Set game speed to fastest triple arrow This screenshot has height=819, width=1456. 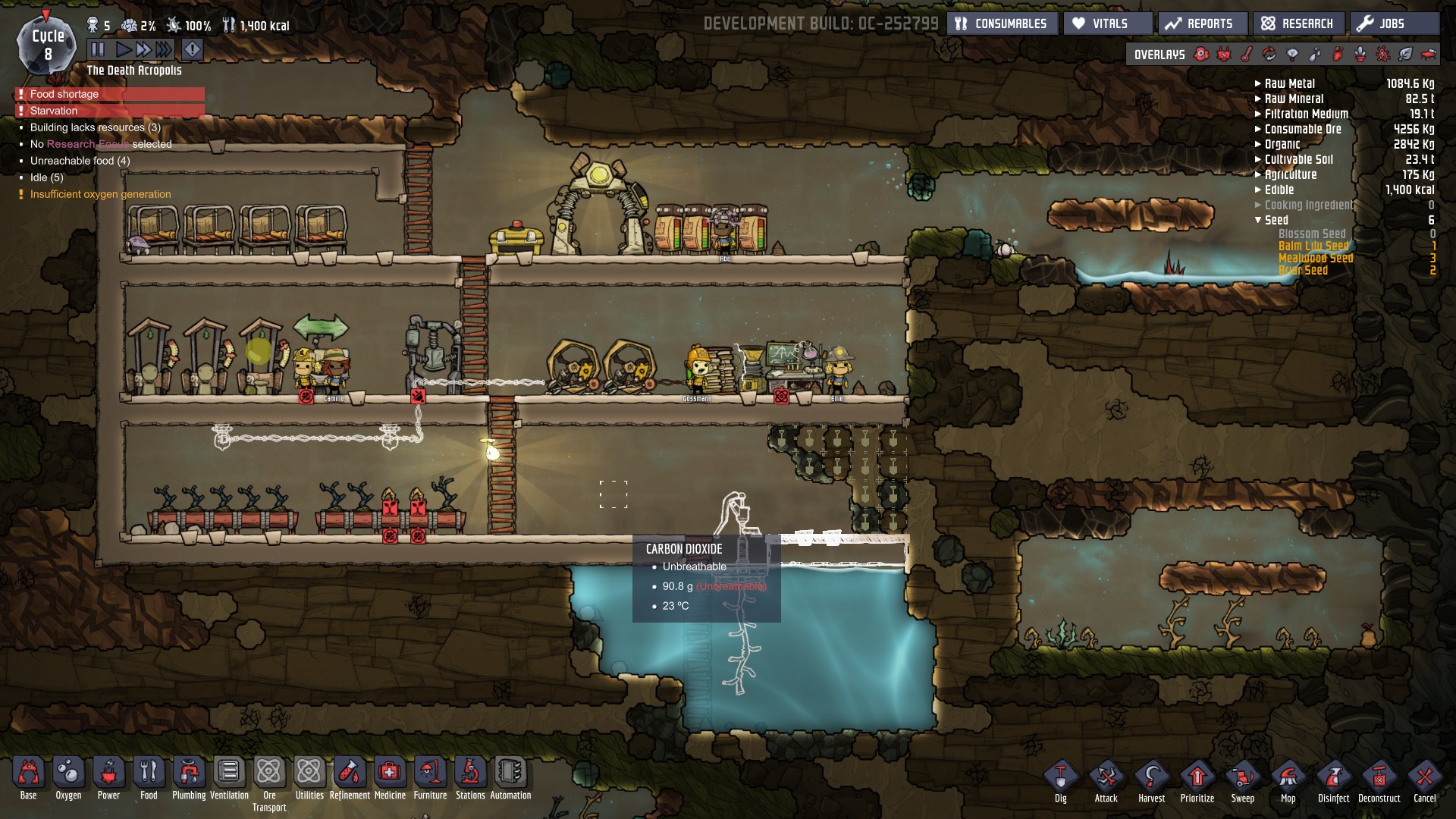click(164, 50)
